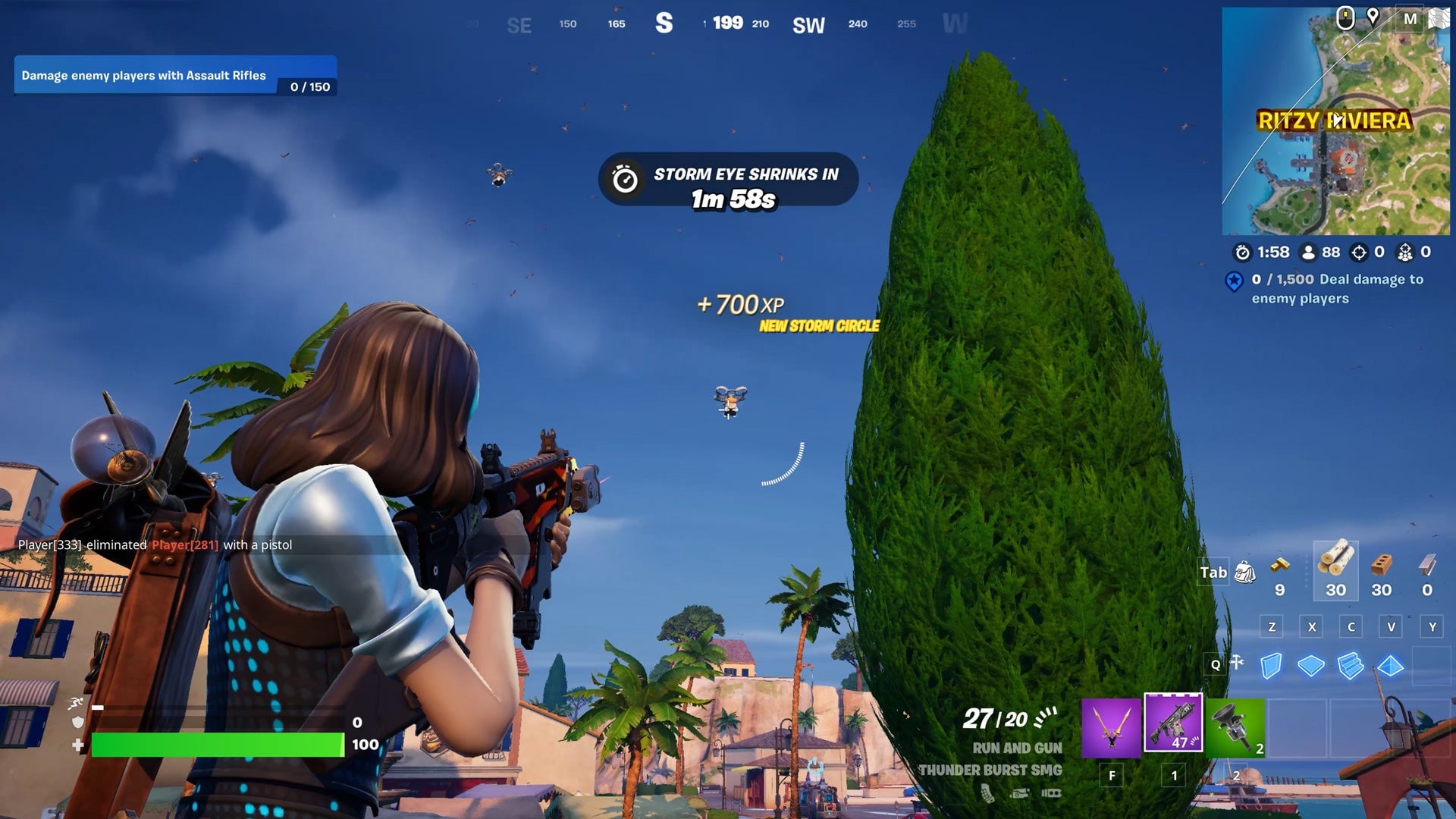This screenshot has height=819, width=1456.
Task: Click the eliminations crosshair counter
Action: click(x=1360, y=253)
